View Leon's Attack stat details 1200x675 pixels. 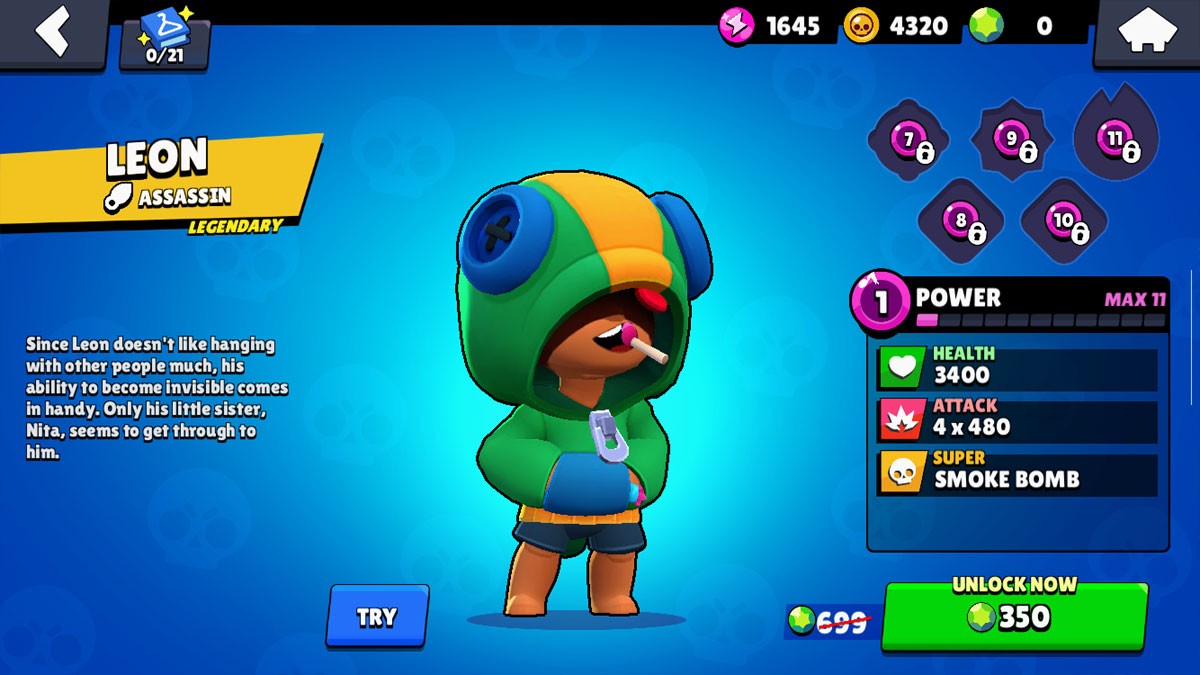(1017, 418)
